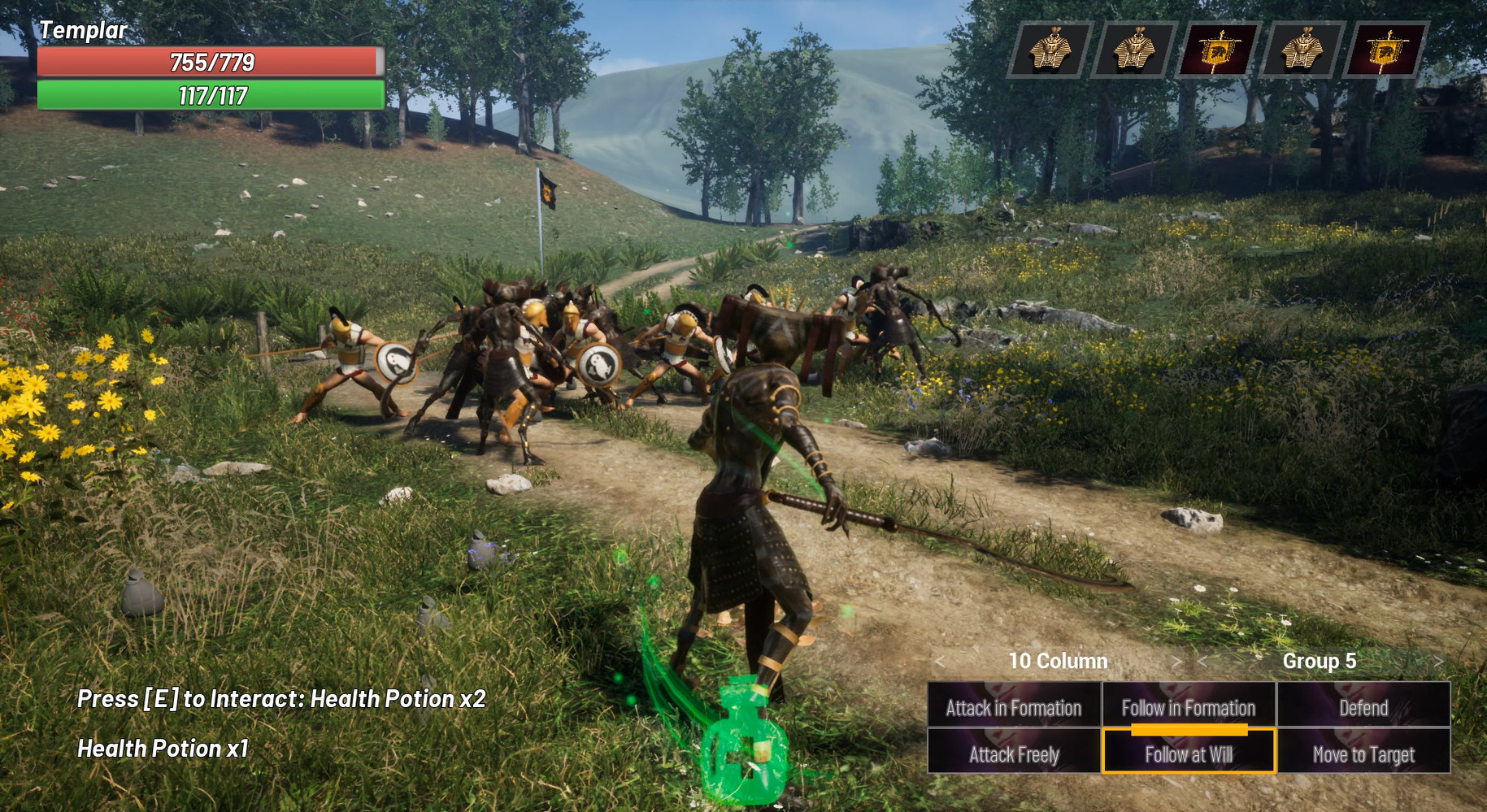This screenshot has height=812, width=1487.
Task: Confirm the highlighted Follow at Will option
Action: tap(1188, 754)
